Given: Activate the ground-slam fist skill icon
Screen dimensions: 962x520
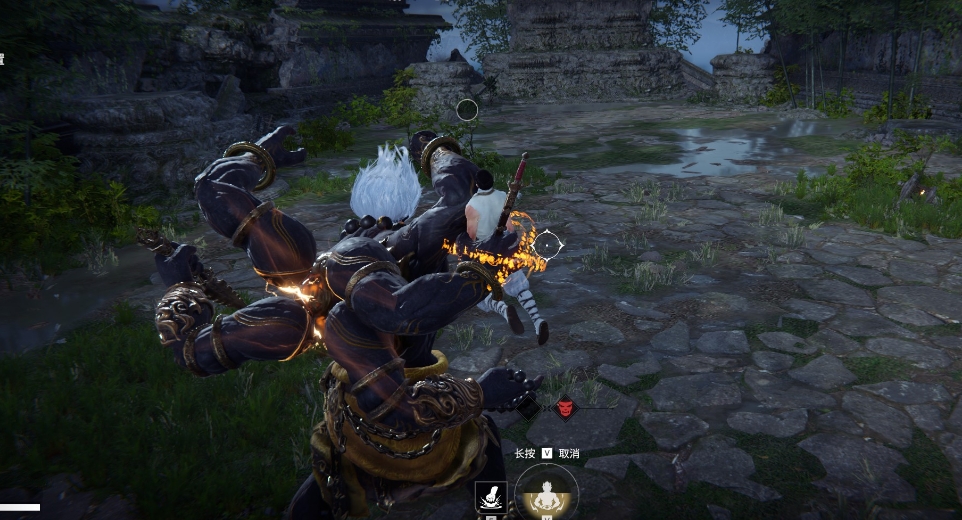Looking at the screenshot, I should point(491,497).
